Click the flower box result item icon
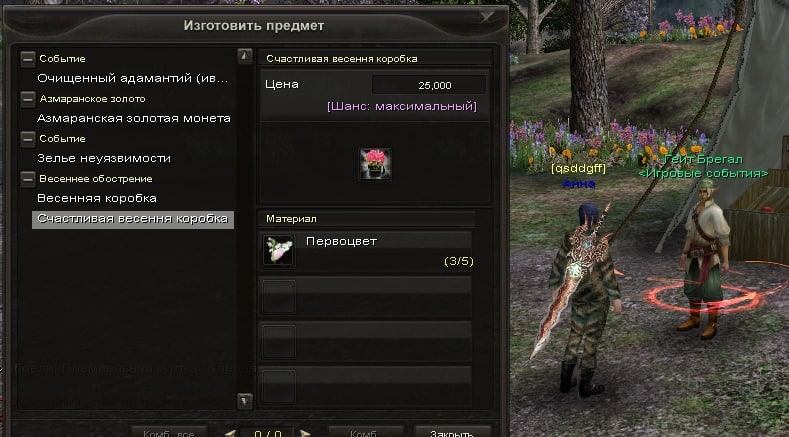The image size is (789, 437). click(x=376, y=164)
